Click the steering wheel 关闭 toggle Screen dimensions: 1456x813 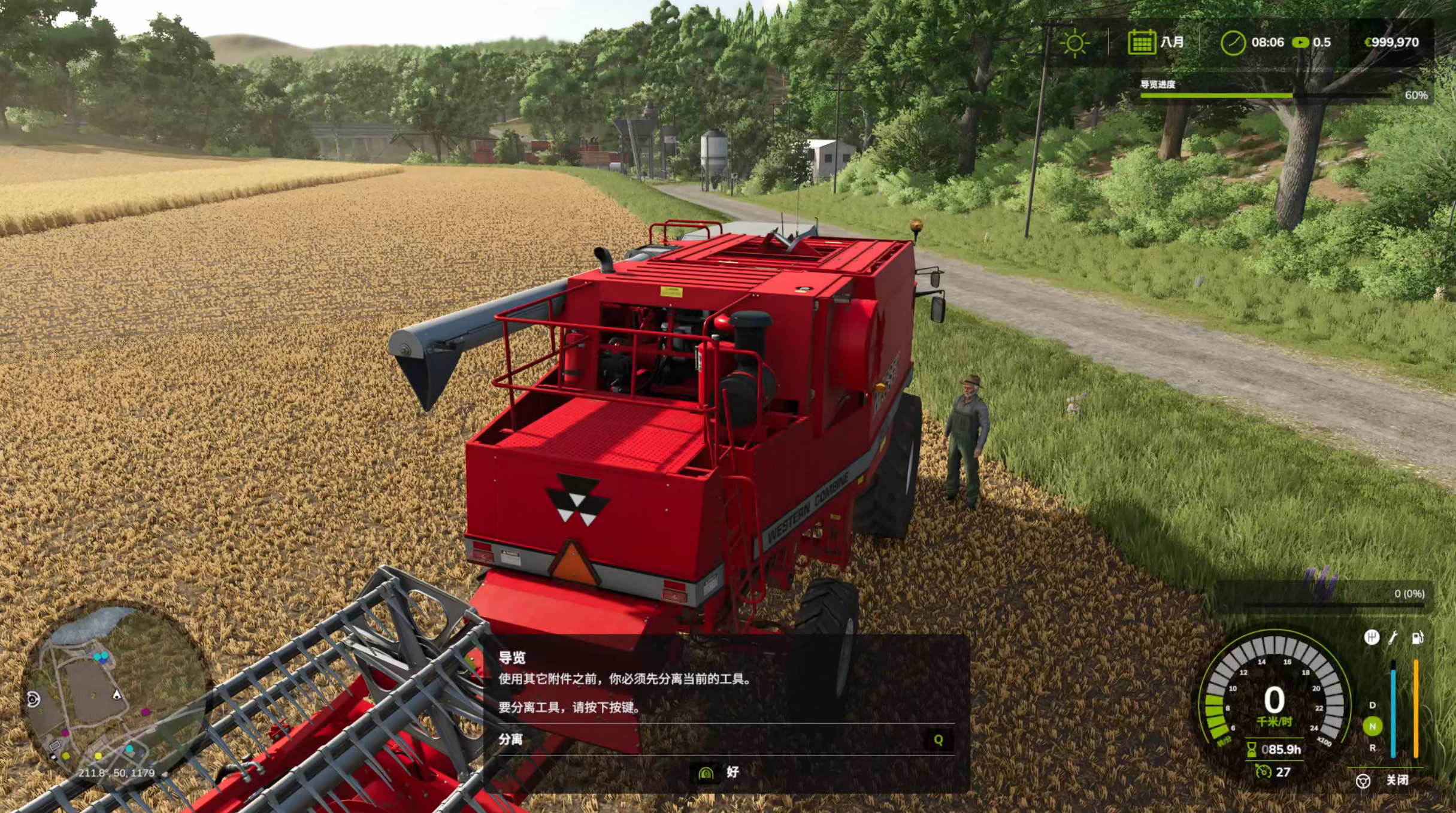pos(1363,781)
